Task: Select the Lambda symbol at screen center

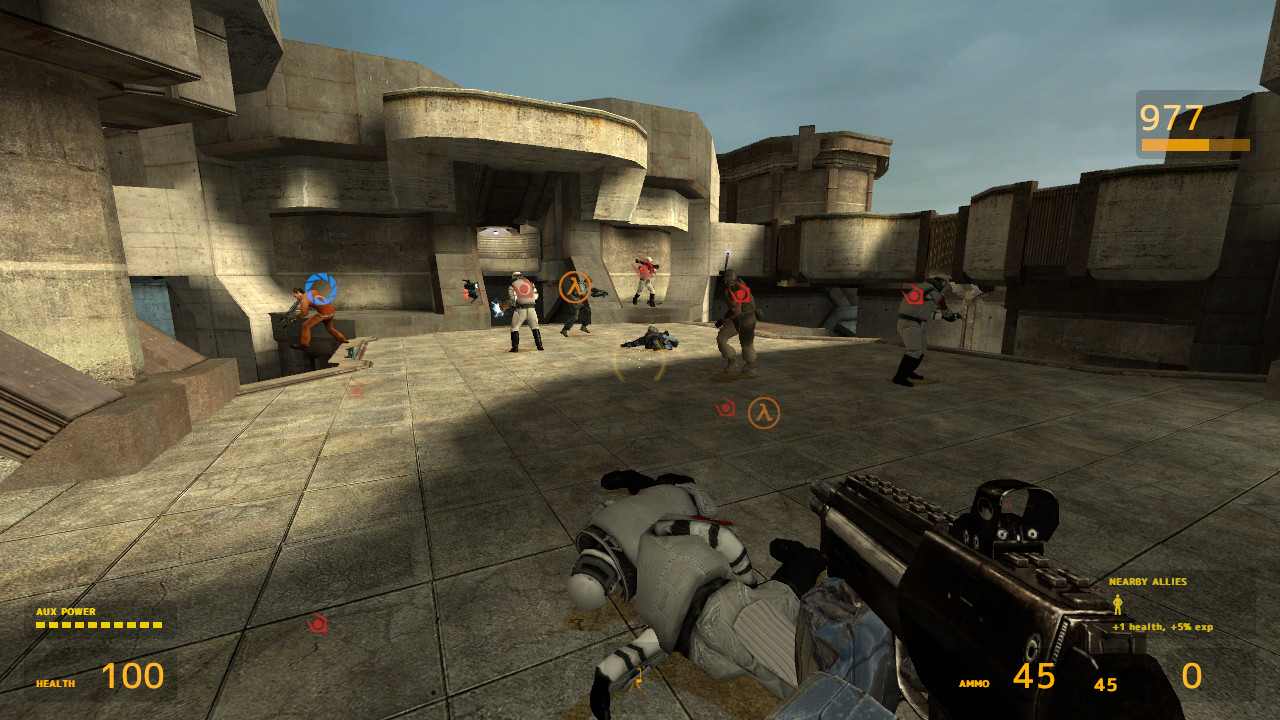Action: pyautogui.click(x=764, y=411)
